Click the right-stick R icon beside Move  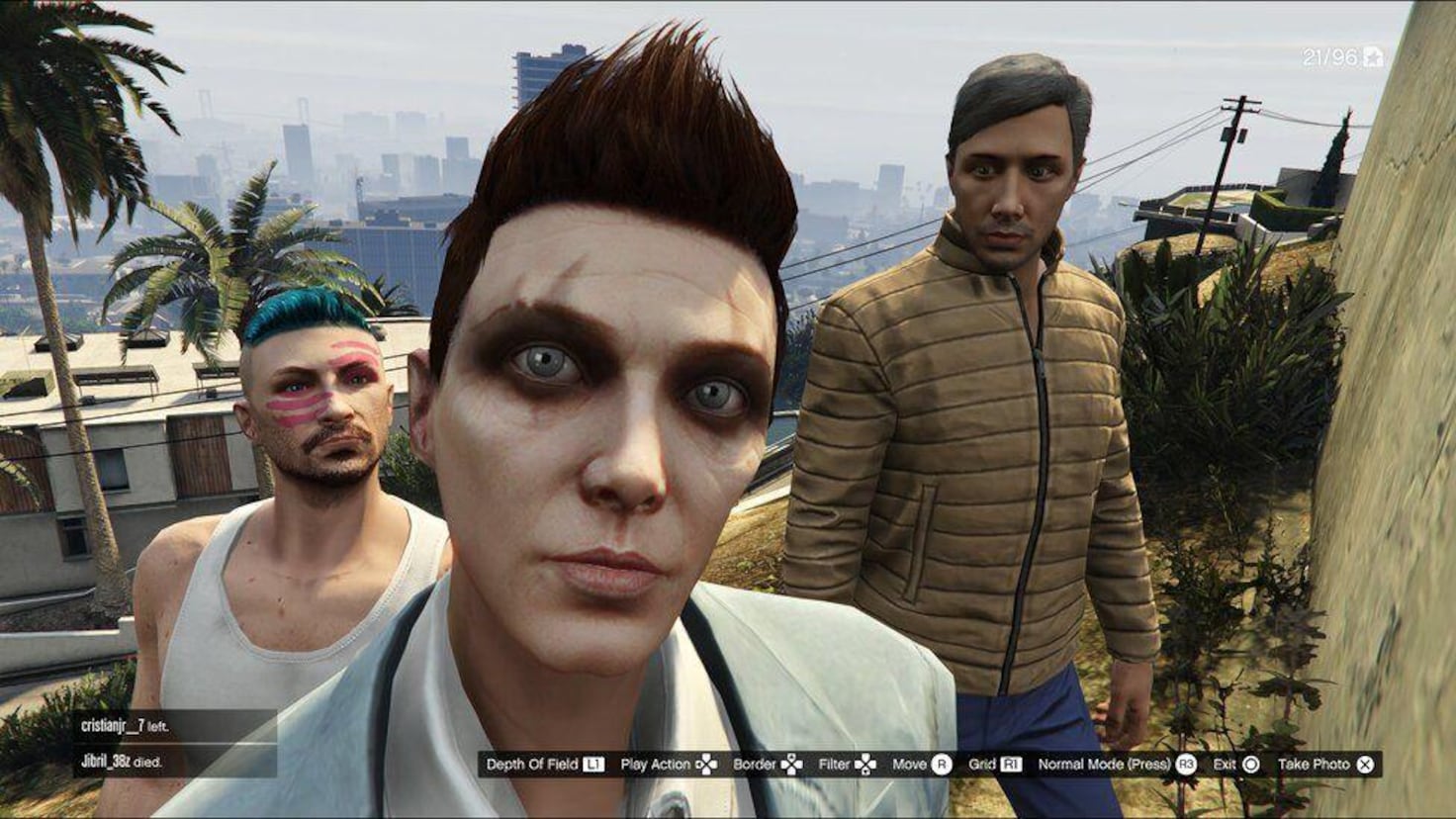pyautogui.click(x=942, y=764)
